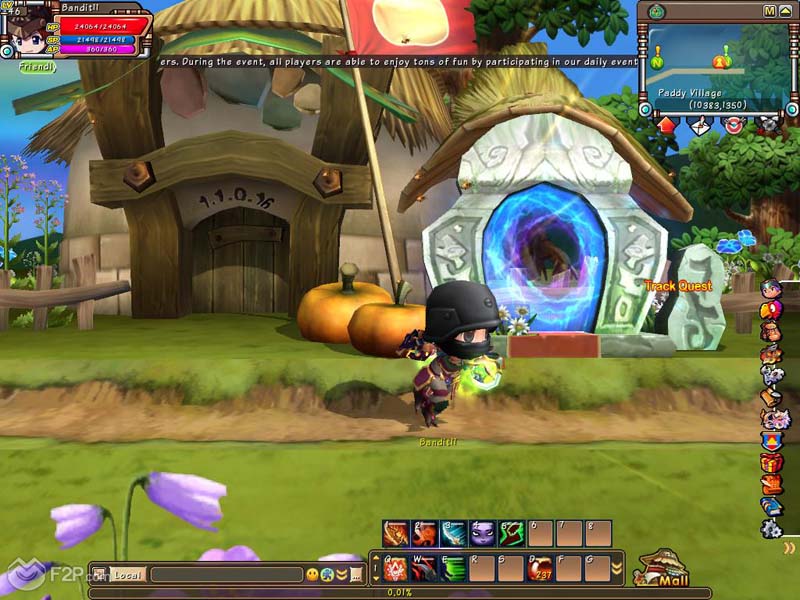Viewport: 800px width, 600px height.
Task: Click the red target icon below minimap
Action: [x=734, y=126]
